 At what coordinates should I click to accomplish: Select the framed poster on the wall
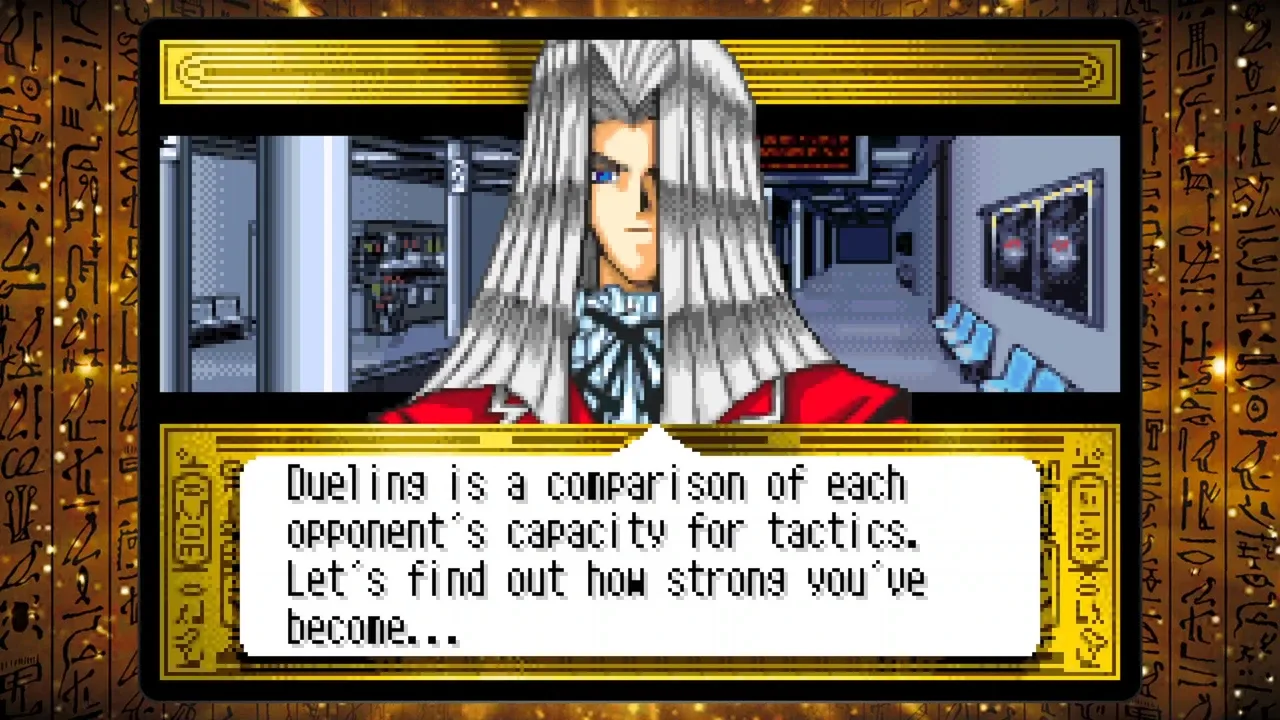pos(1040,245)
